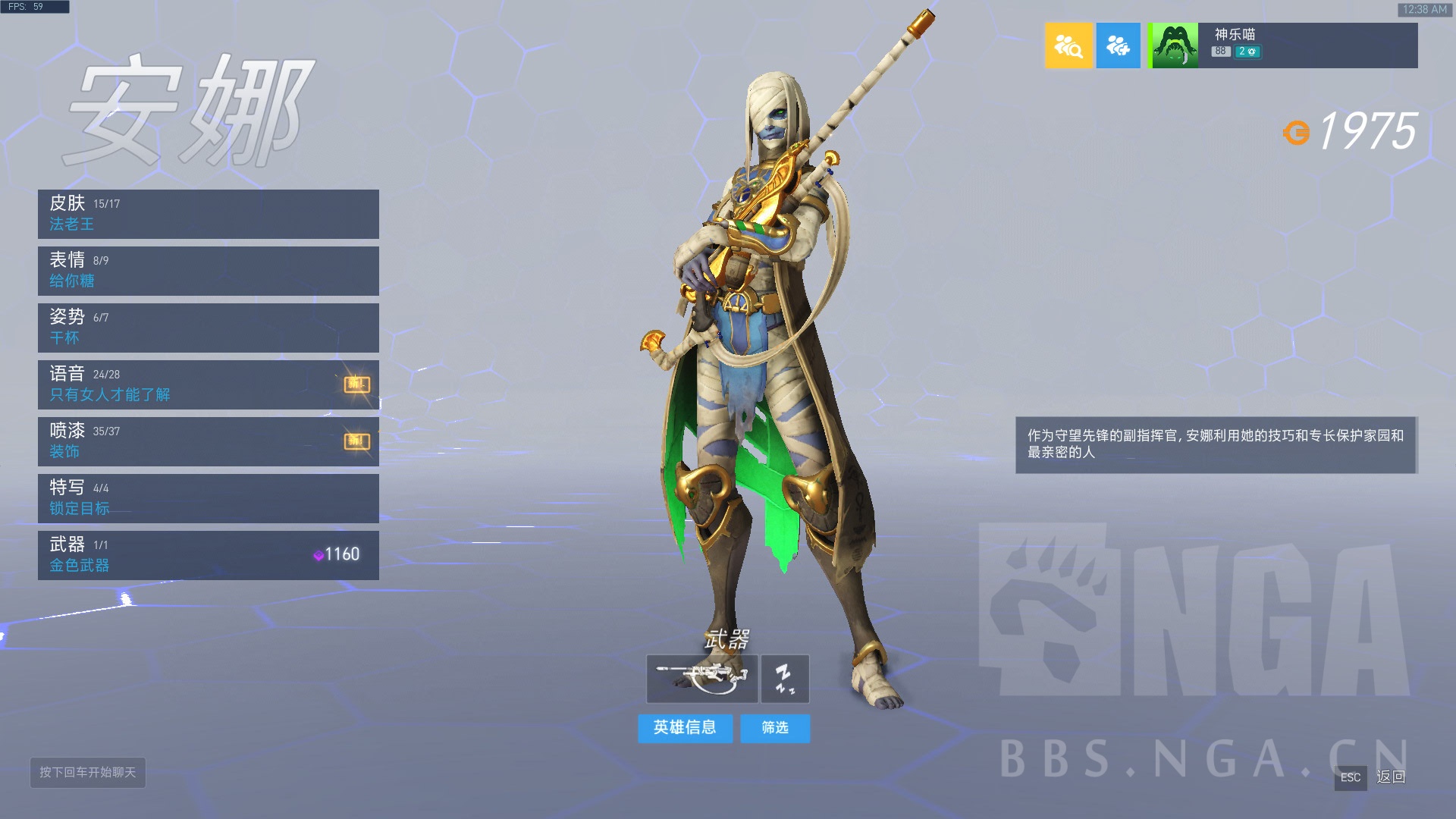Open the yellow find-group icon

click(1068, 45)
